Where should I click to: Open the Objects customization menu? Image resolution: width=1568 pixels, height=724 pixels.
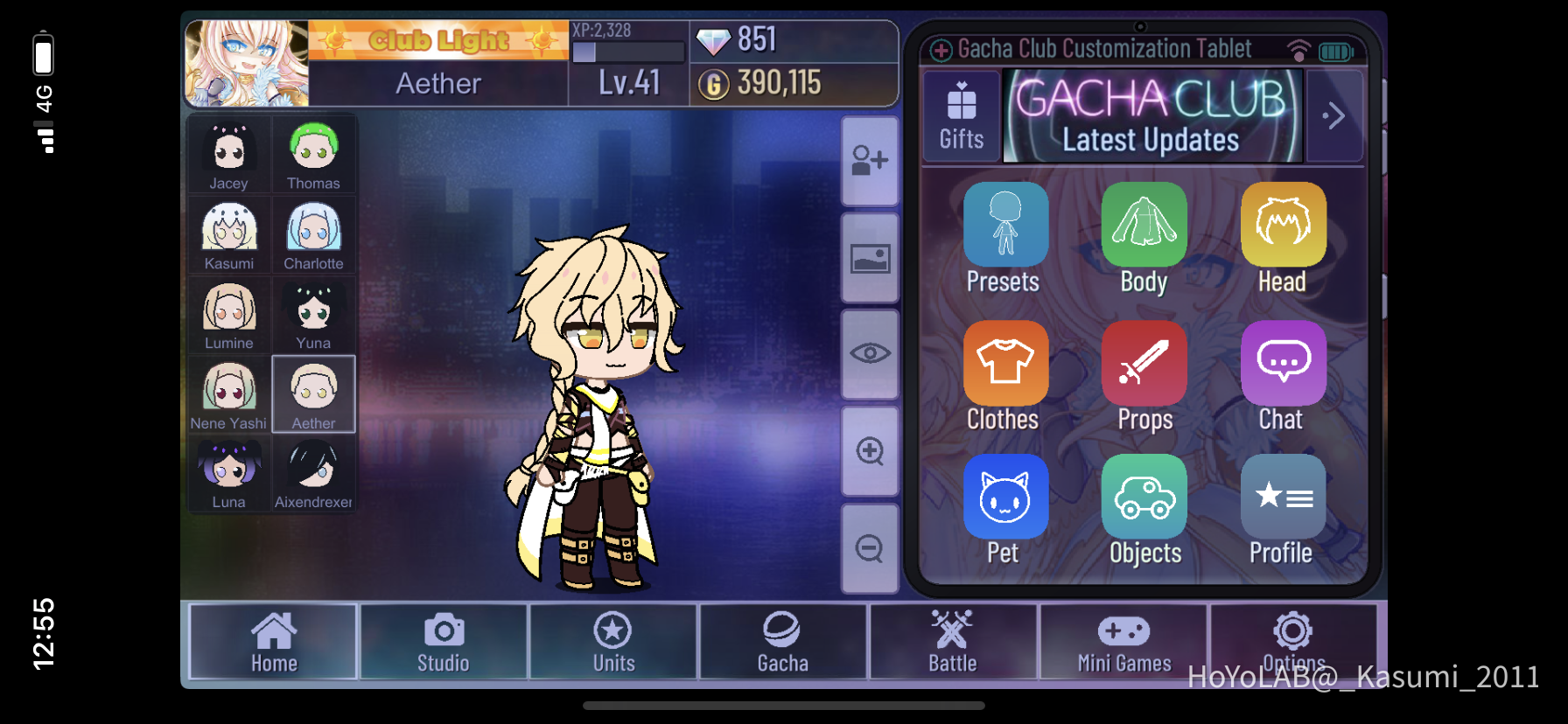(1144, 496)
